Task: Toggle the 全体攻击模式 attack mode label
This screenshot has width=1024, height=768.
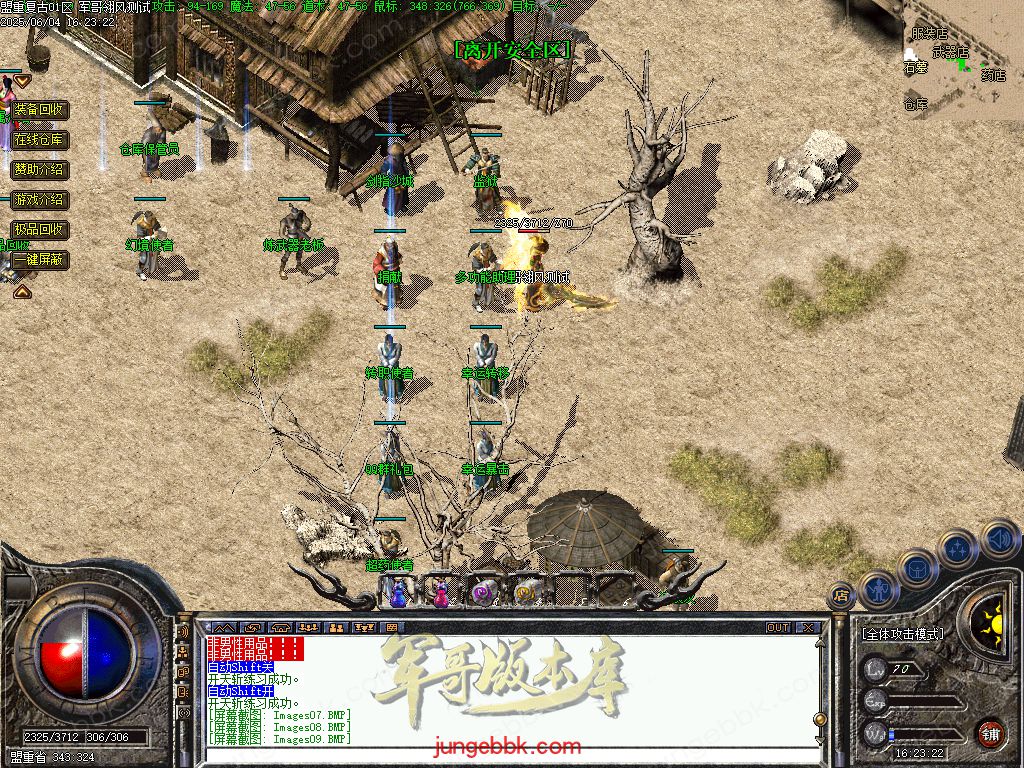Action: (x=902, y=634)
